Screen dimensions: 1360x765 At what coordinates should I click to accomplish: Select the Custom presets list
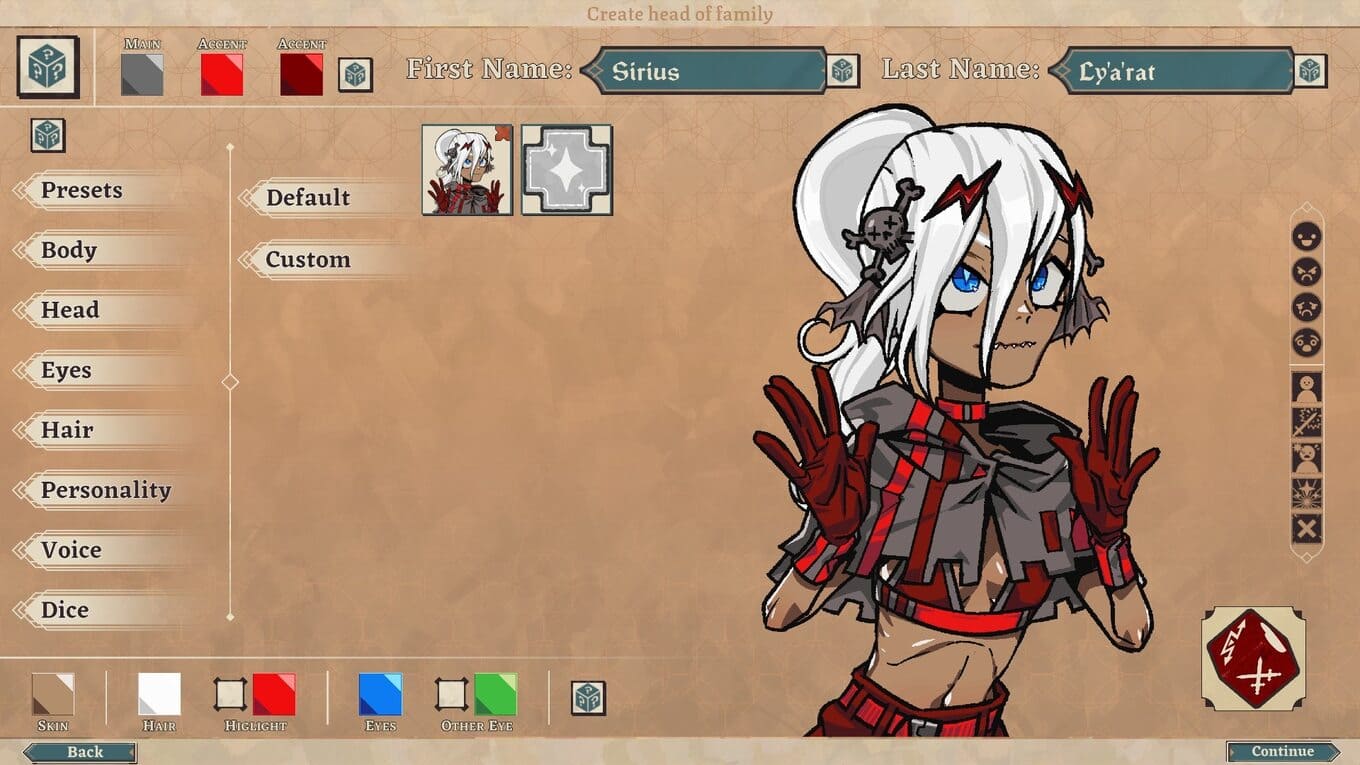point(308,260)
